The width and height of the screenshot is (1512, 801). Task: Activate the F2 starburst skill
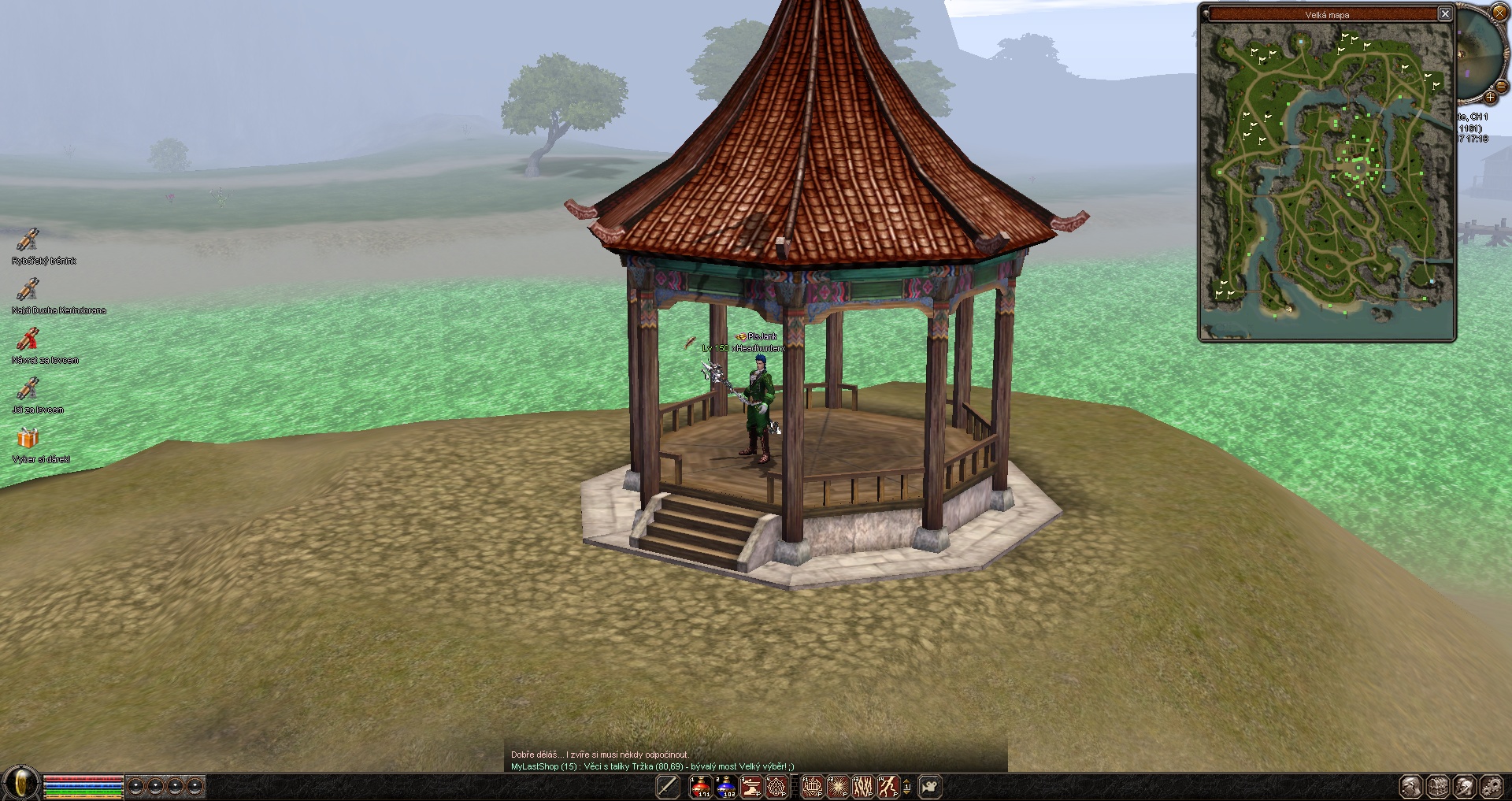coord(837,786)
